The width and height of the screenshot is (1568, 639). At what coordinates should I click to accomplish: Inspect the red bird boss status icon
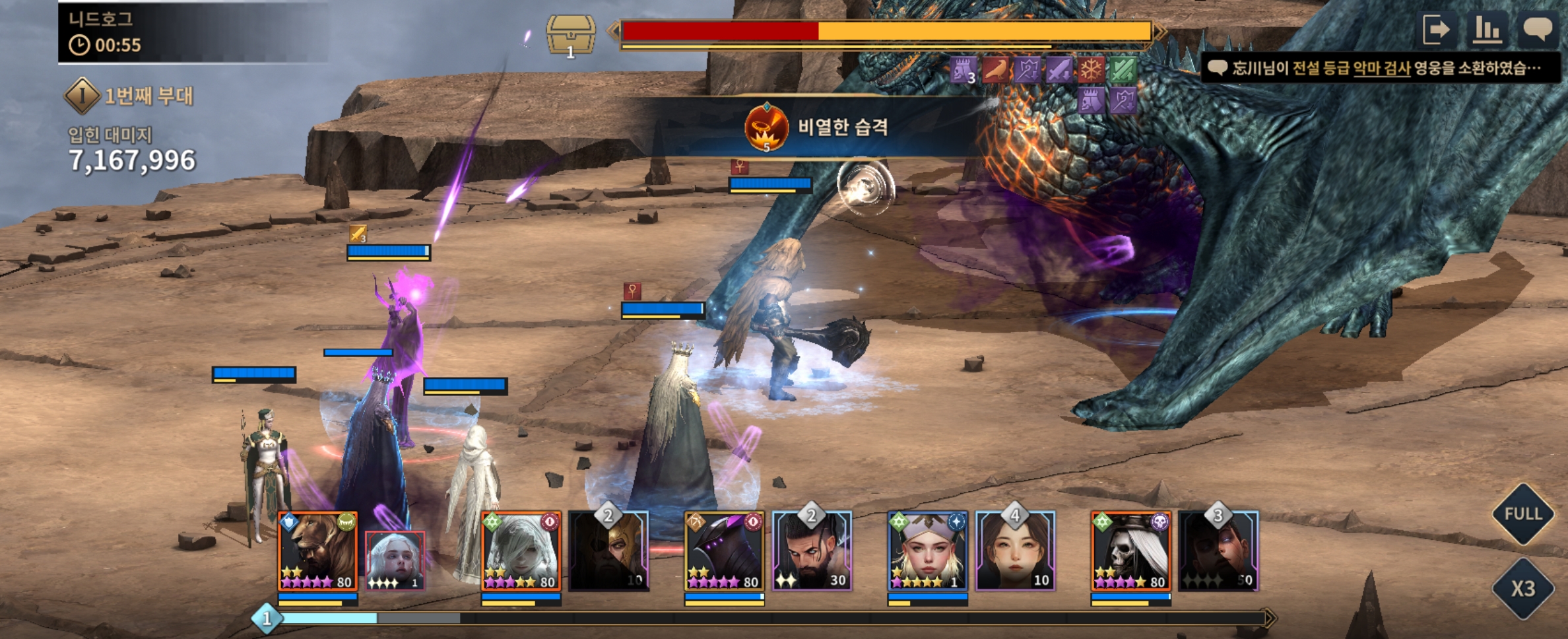995,69
